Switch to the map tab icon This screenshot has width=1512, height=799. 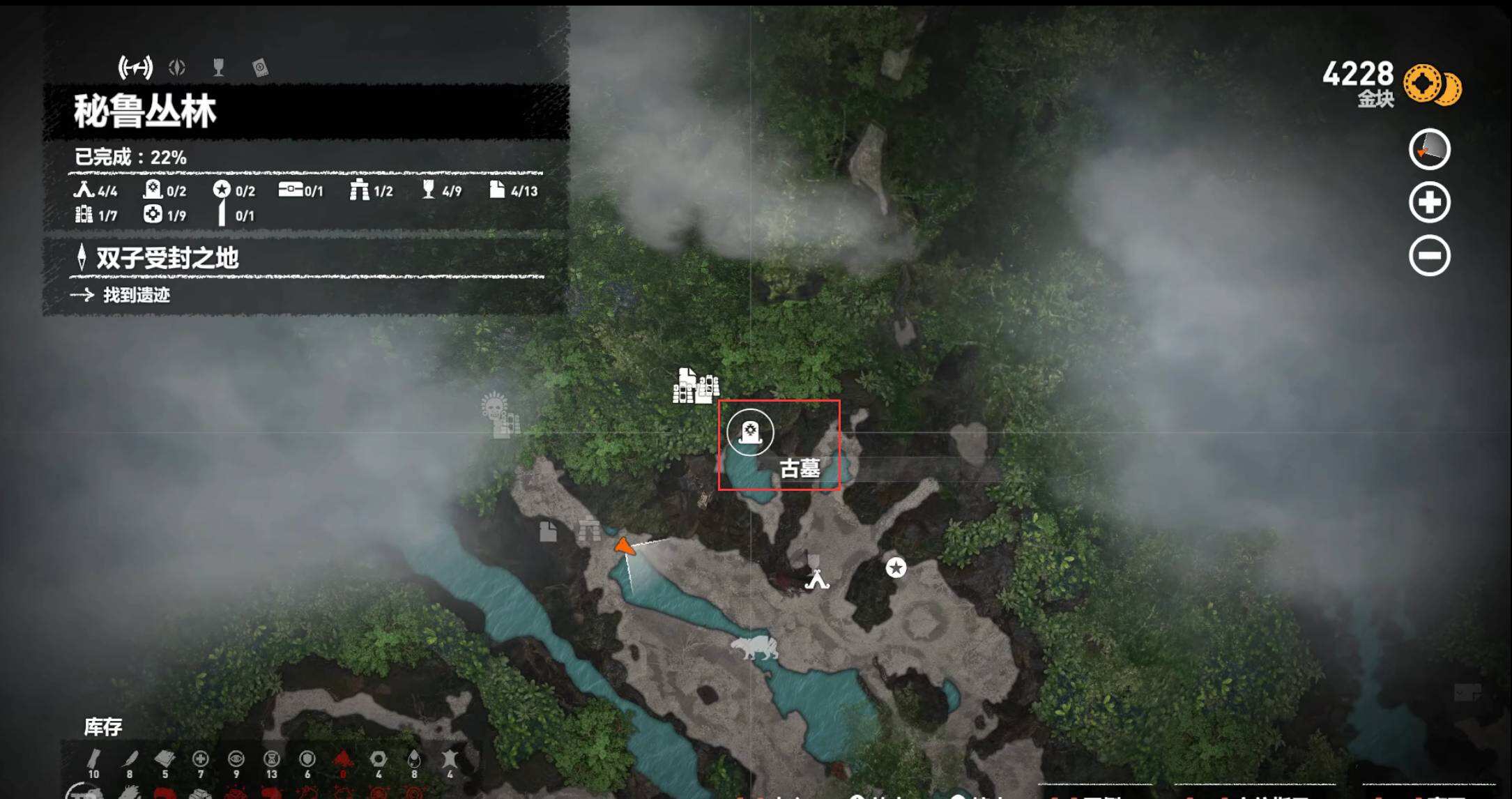tap(135, 68)
